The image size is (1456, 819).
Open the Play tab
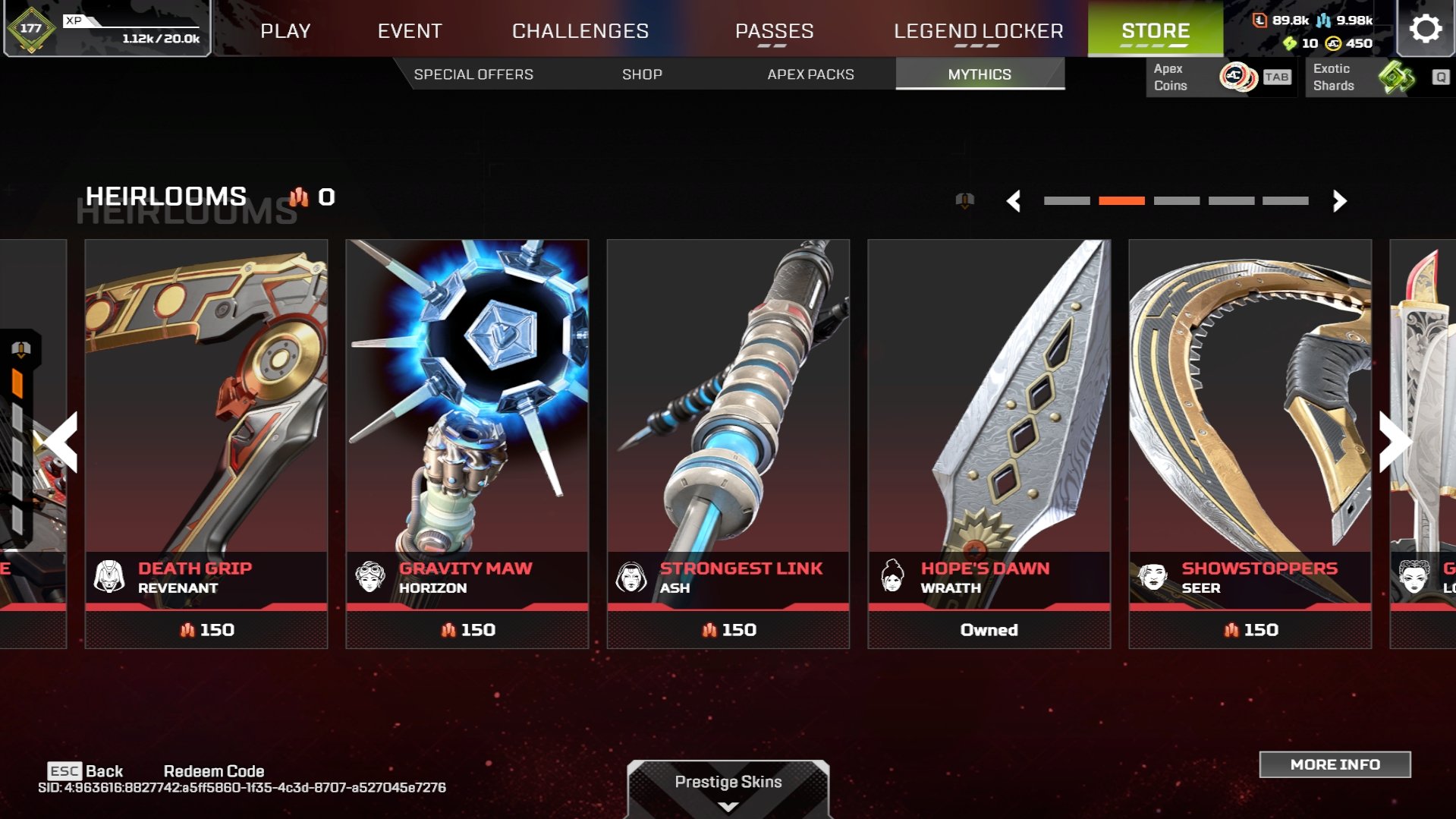285,31
